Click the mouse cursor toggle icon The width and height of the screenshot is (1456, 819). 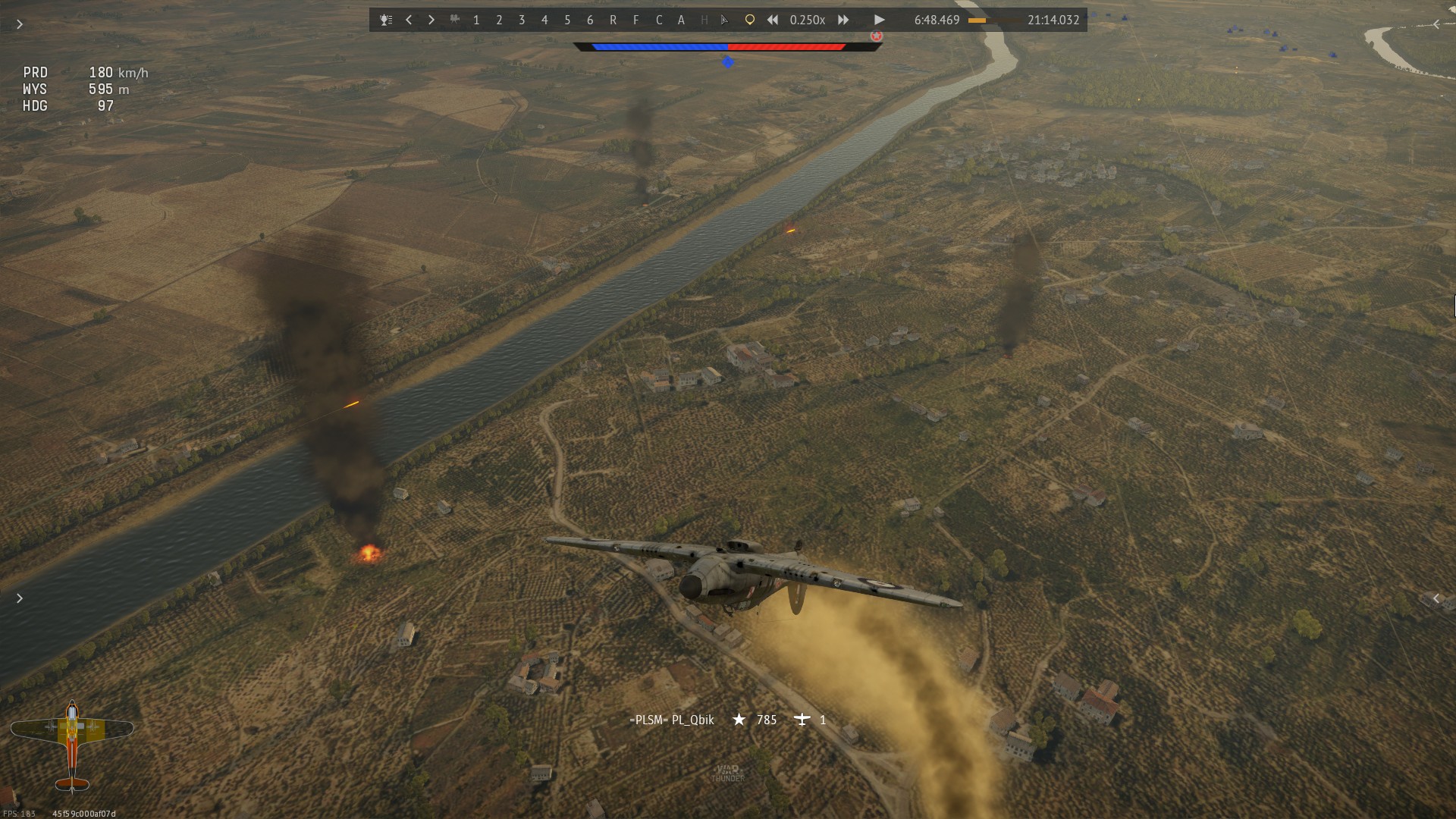click(725, 20)
